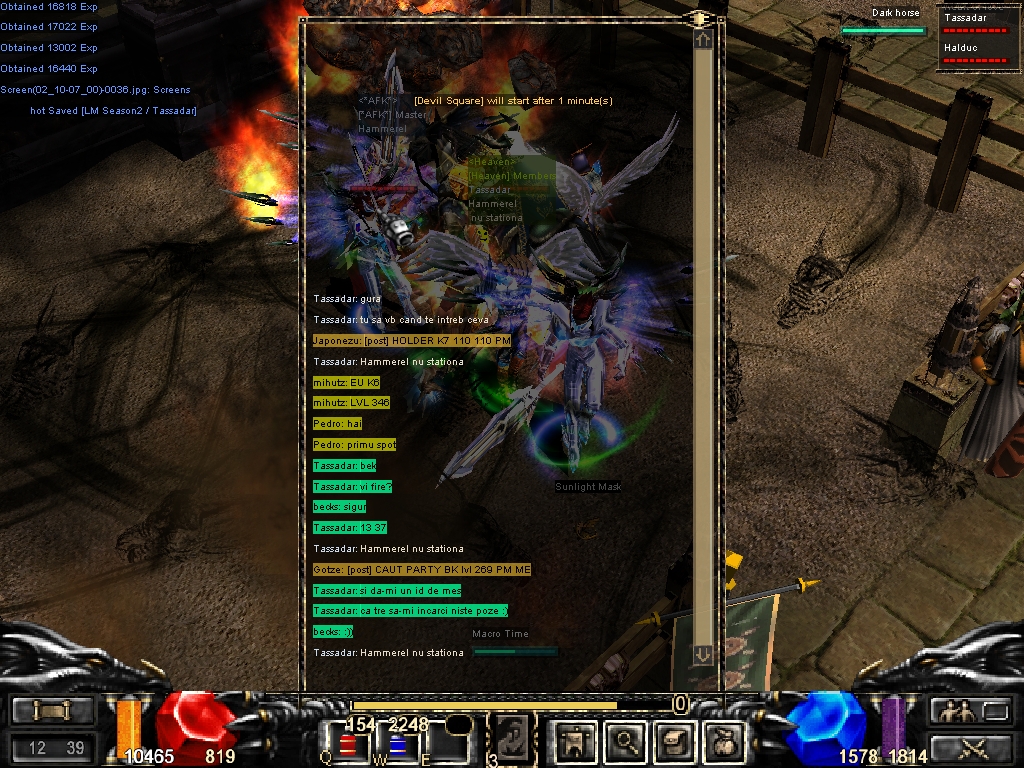Select the active skill slot
Screen dimensions: 1024x768
coord(511,740)
